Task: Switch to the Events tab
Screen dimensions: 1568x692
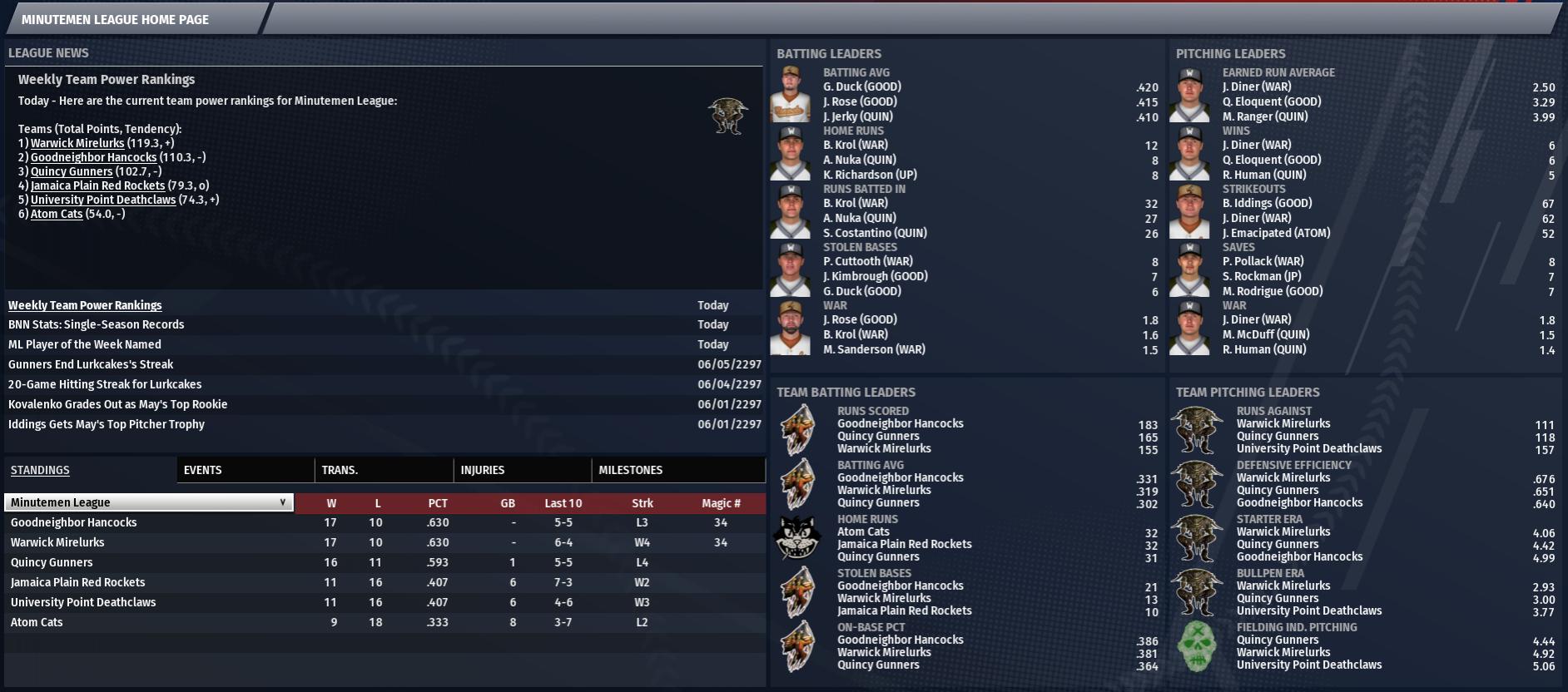Action: click(x=203, y=470)
